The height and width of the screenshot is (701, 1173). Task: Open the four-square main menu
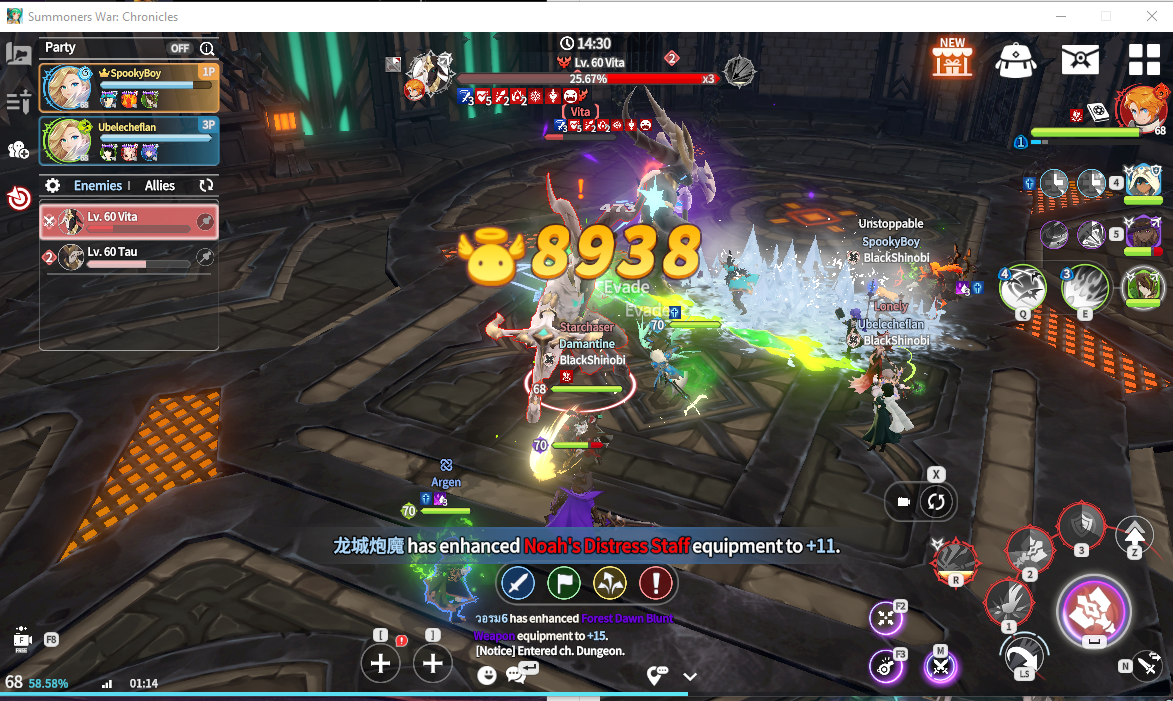tap(1144, 60)
